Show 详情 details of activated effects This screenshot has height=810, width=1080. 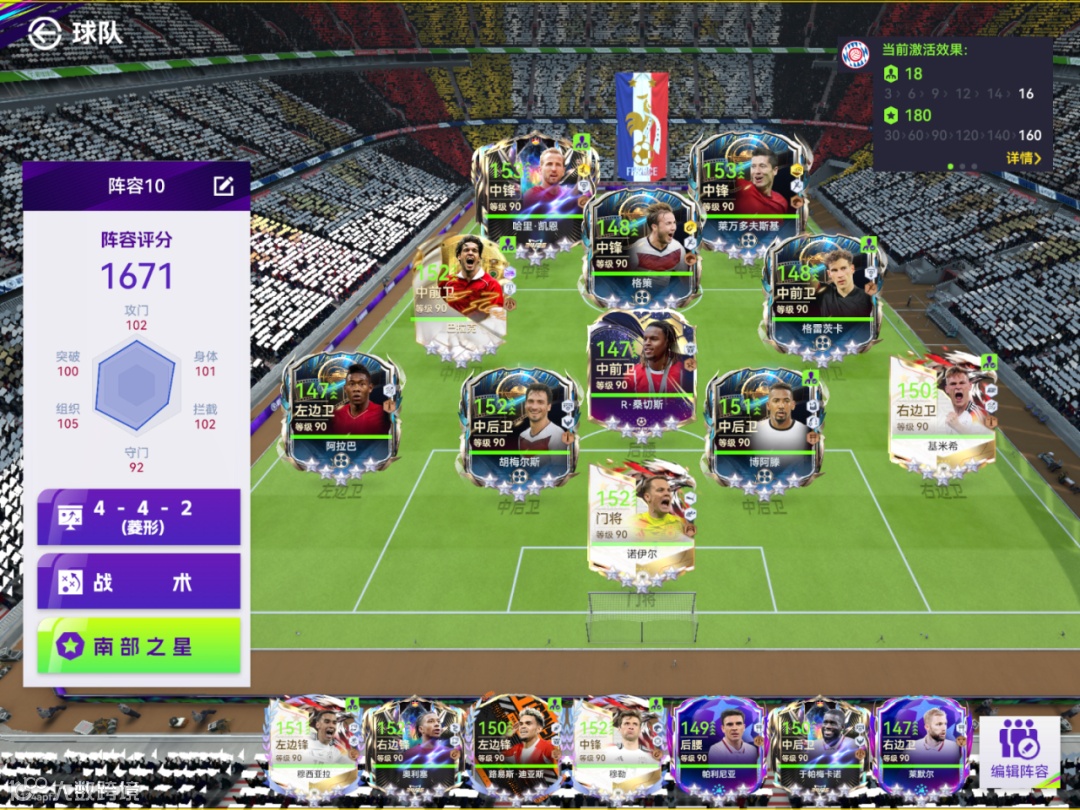click(x=1023, y=158)
